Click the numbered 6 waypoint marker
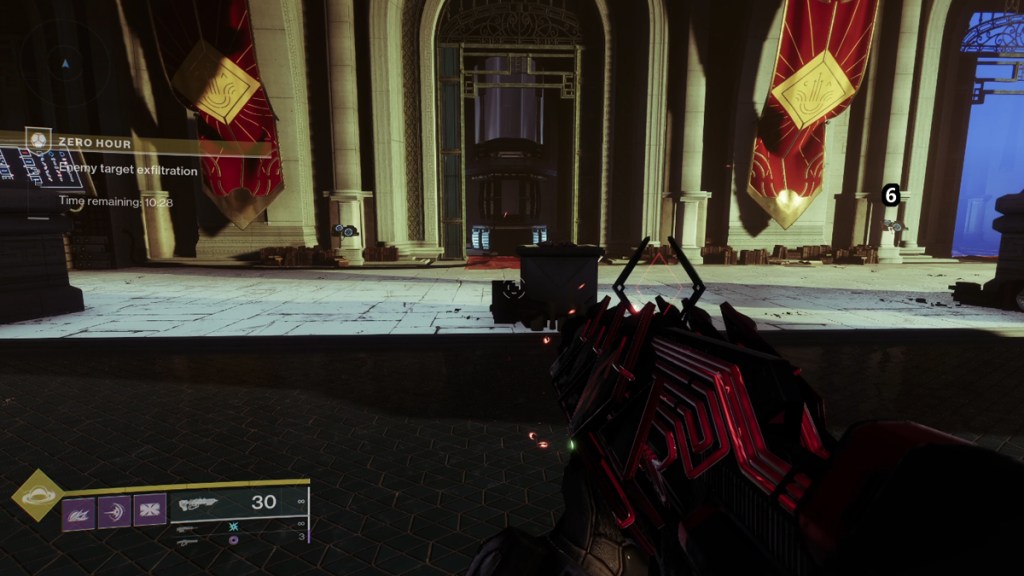 pyautogui.click(x=892, y=195)
